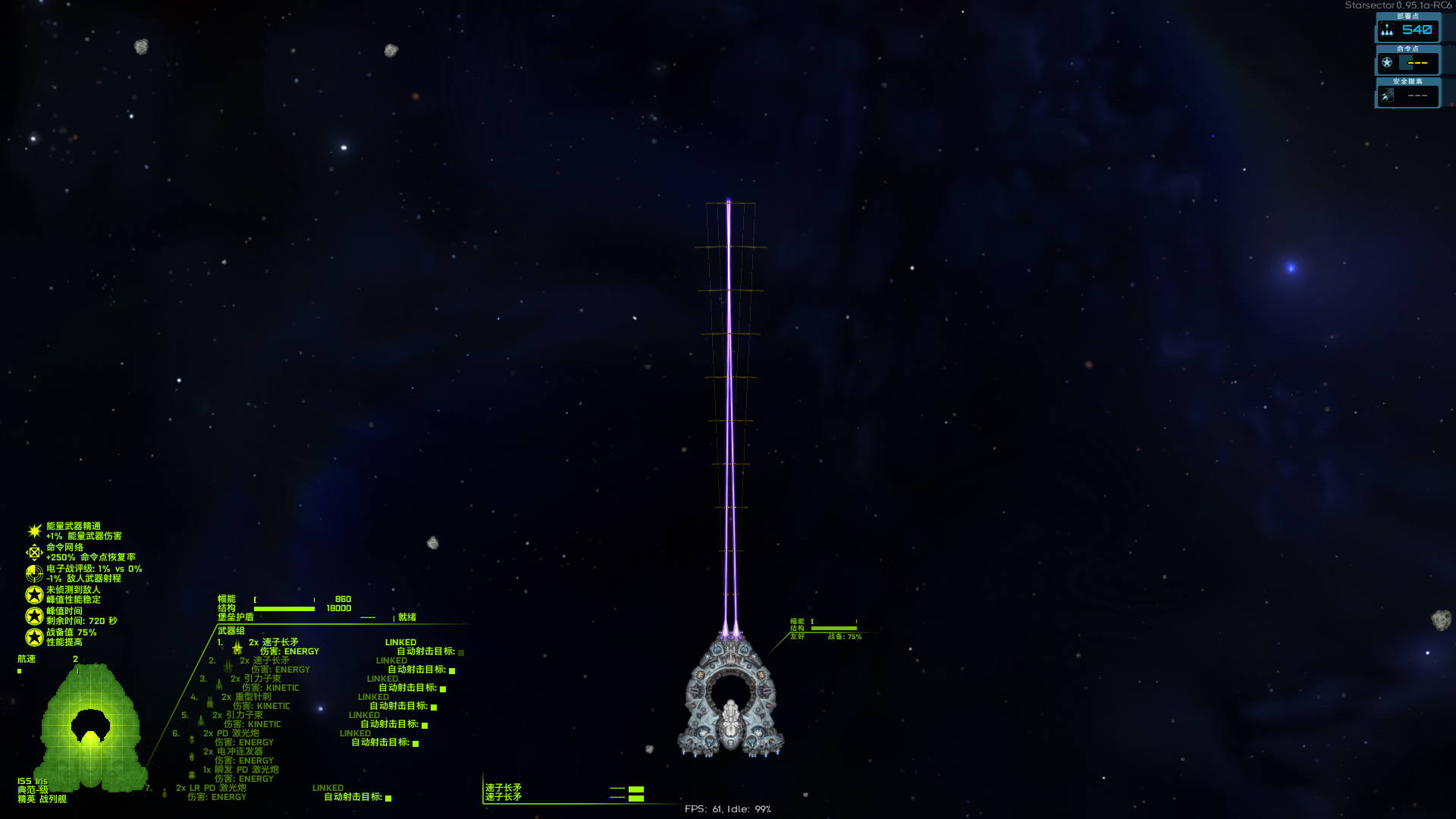
Task: Toggle LINKED fire mode on weapon group 1
Action: point(401,642)
